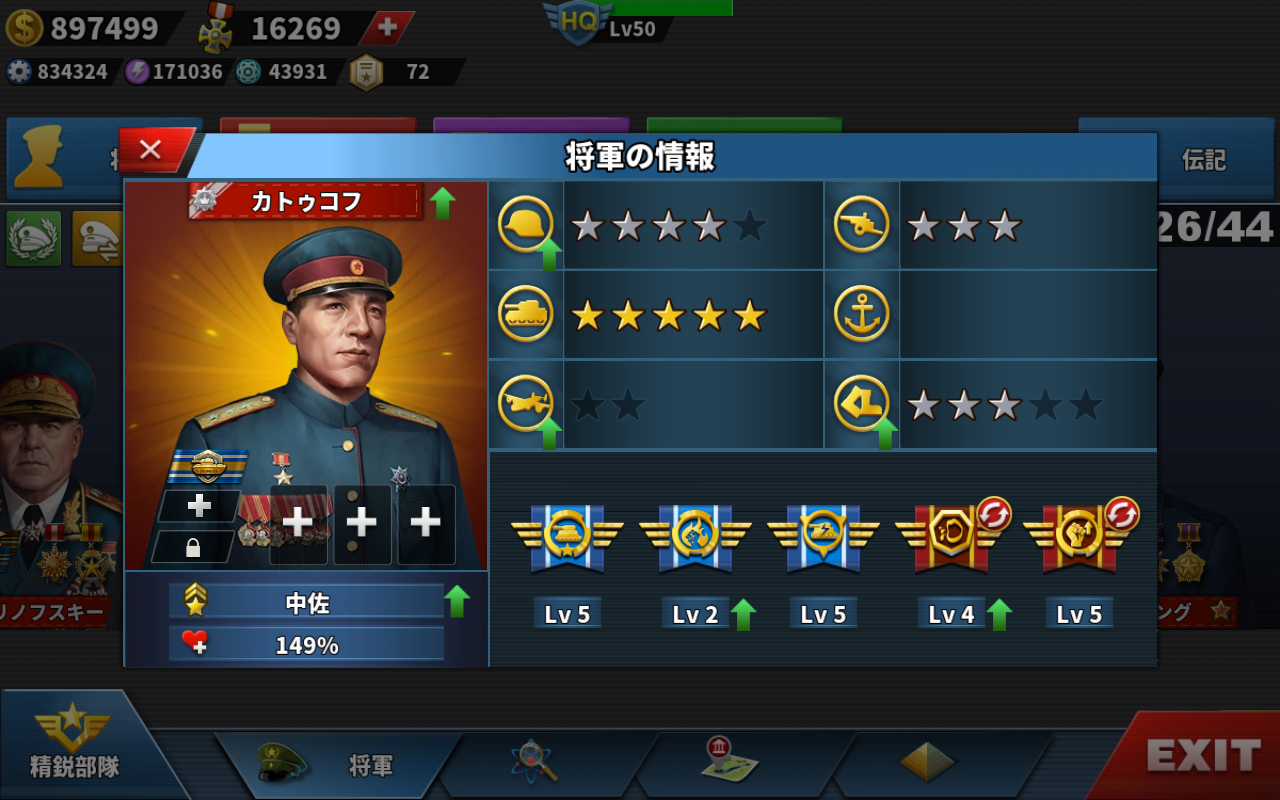Screen dimensions: 1280x800
Task: Open the atom research tab
Action: [533, 764]
